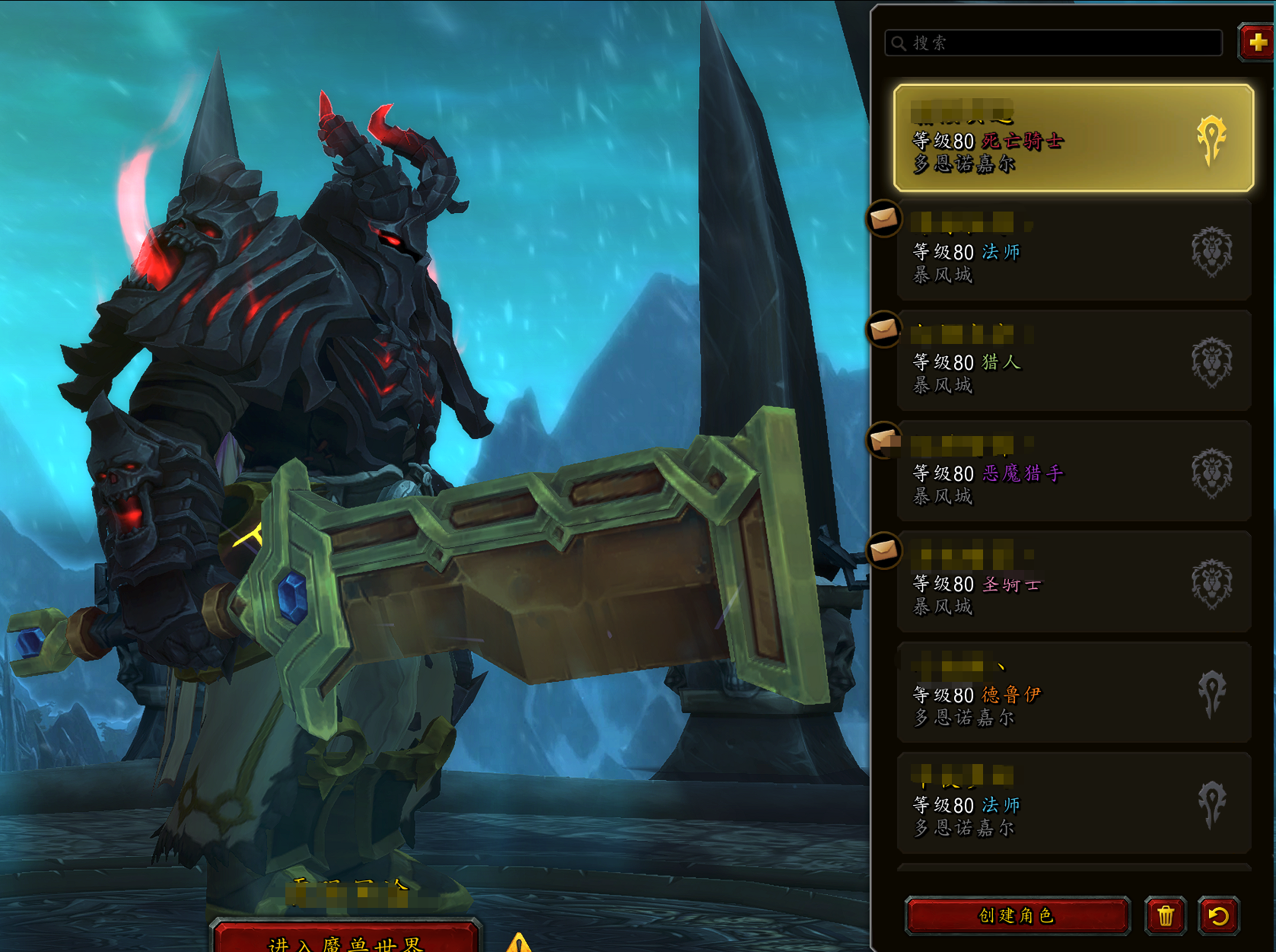This screenshot has width=1276, height=952.
Task: Choose the 法师 character in 暴风城
Action: click(1073, 251)
